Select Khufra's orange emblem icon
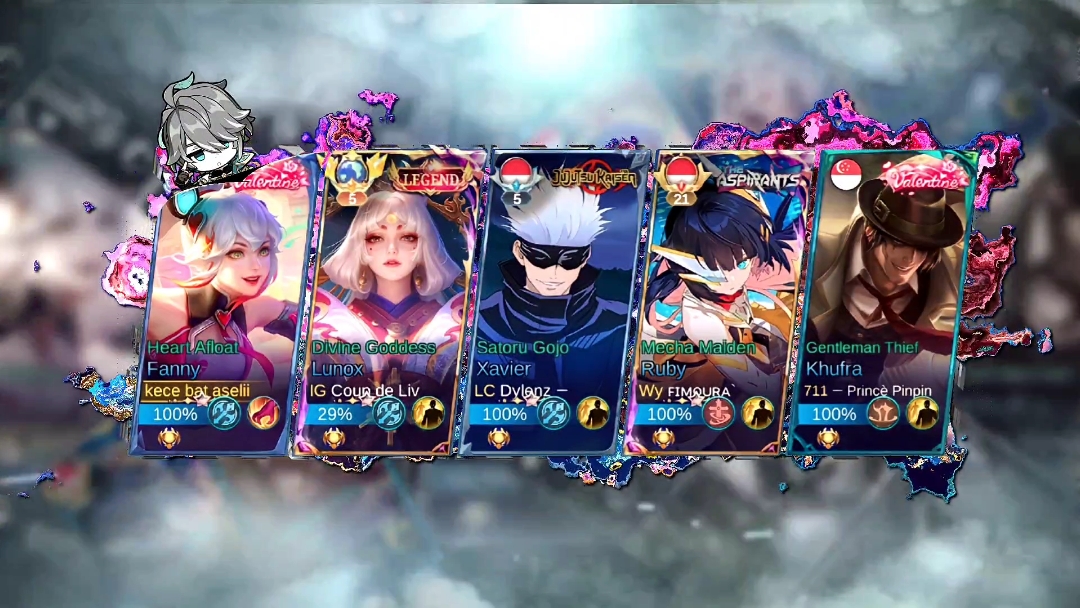The image size is (1080, 608). [x=882, y=413]
